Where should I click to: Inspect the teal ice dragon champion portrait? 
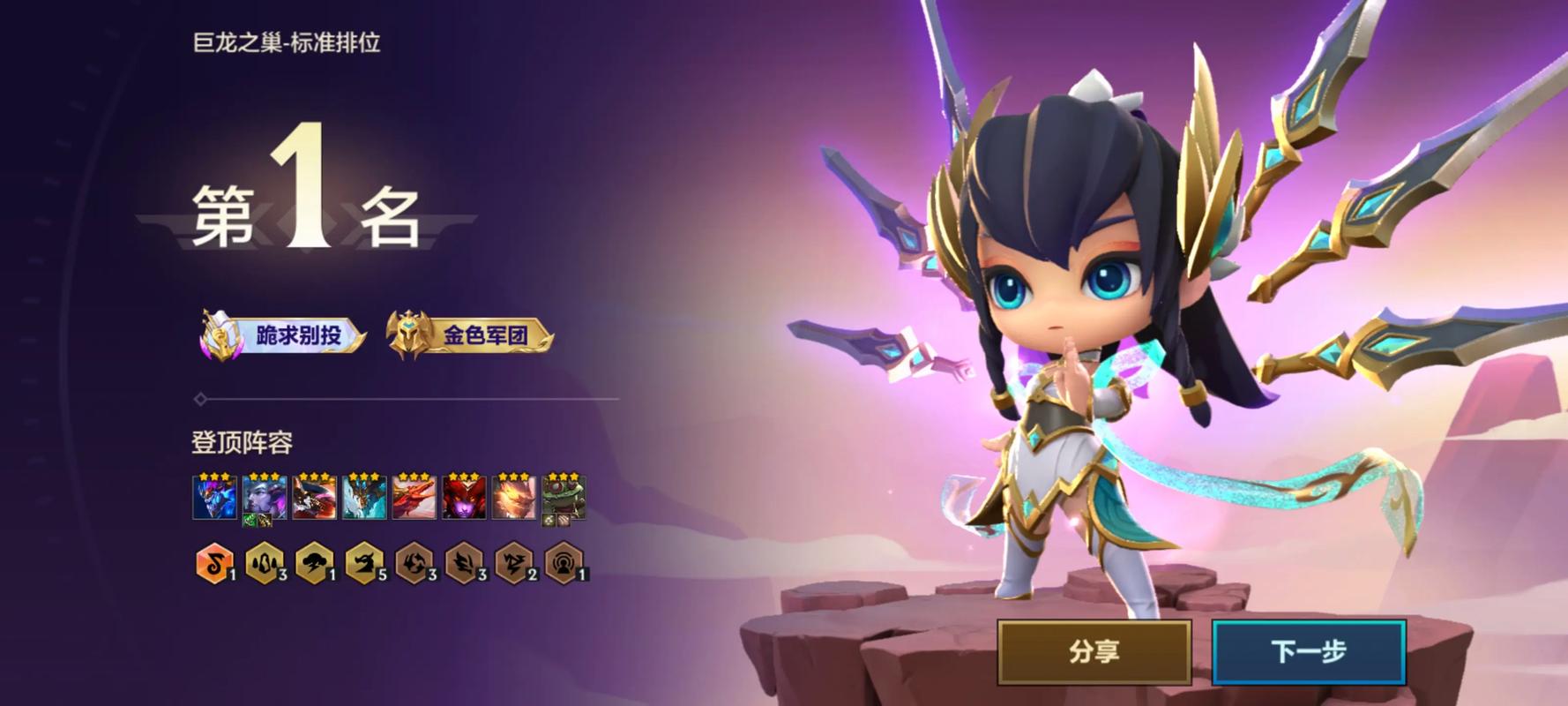click(364, 497)
